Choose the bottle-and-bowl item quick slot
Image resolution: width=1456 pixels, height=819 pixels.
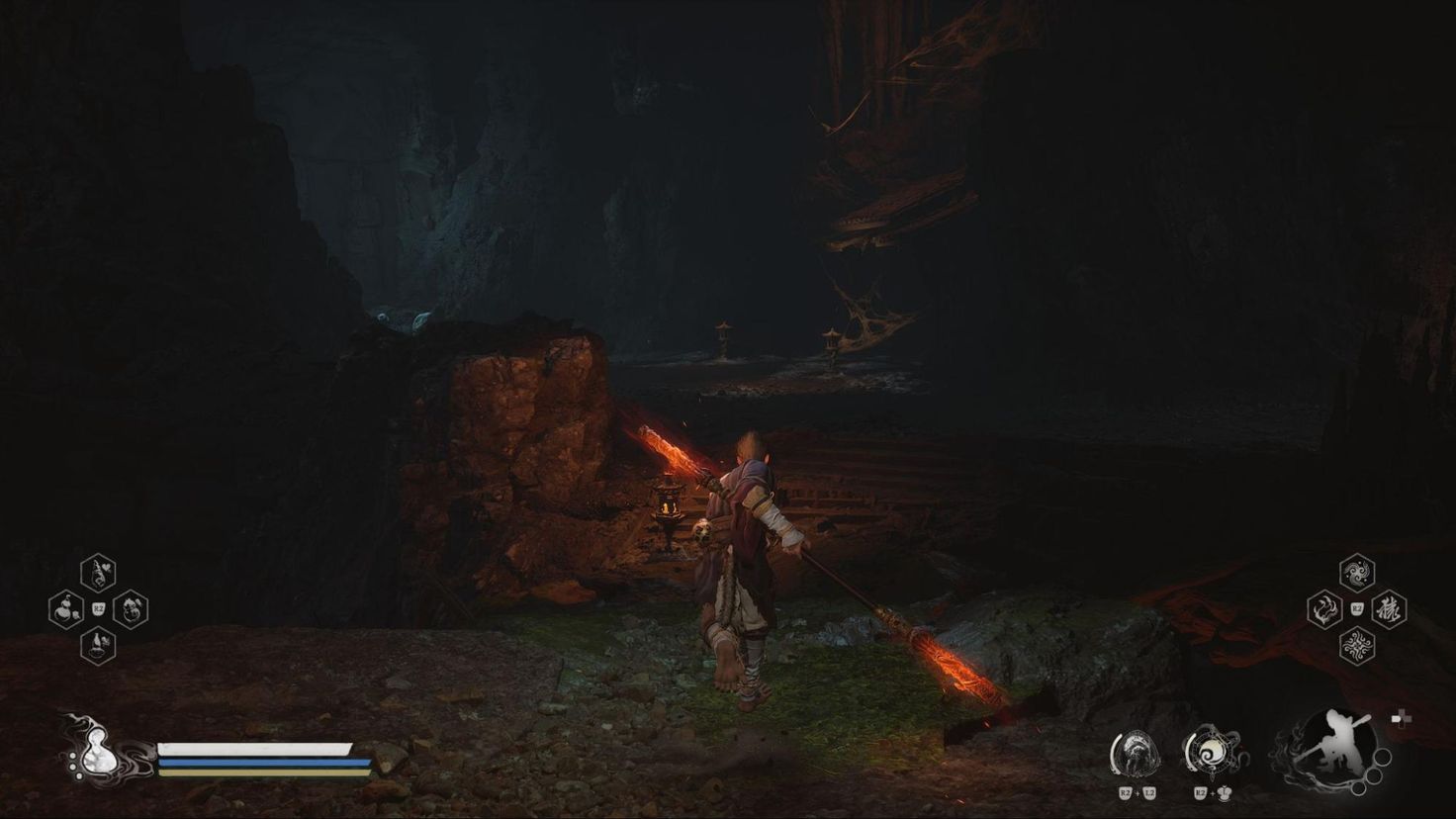(98, 646)
